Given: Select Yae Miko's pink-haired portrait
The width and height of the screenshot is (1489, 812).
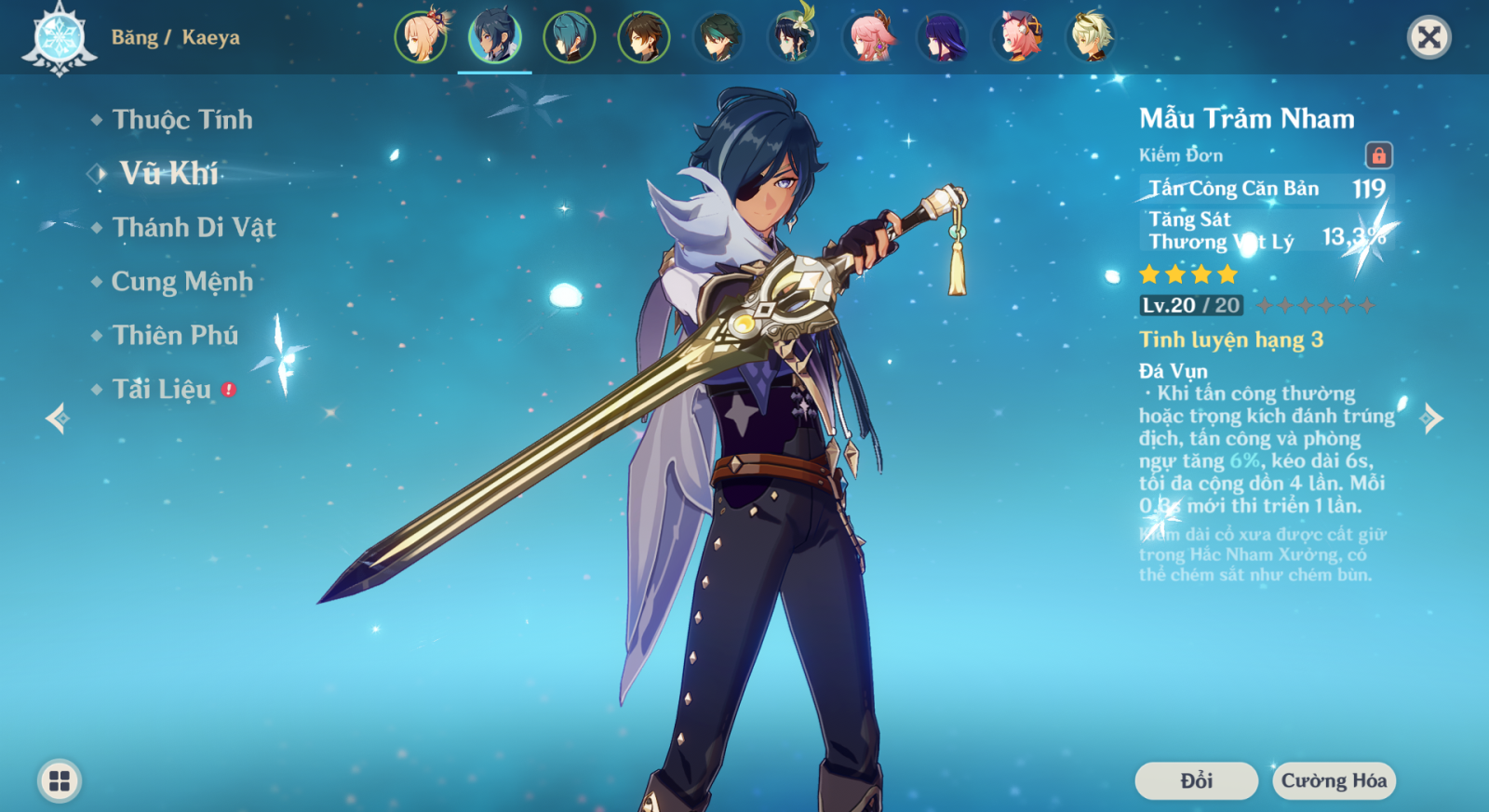Looking at the screenshot, I should (867, 37).
